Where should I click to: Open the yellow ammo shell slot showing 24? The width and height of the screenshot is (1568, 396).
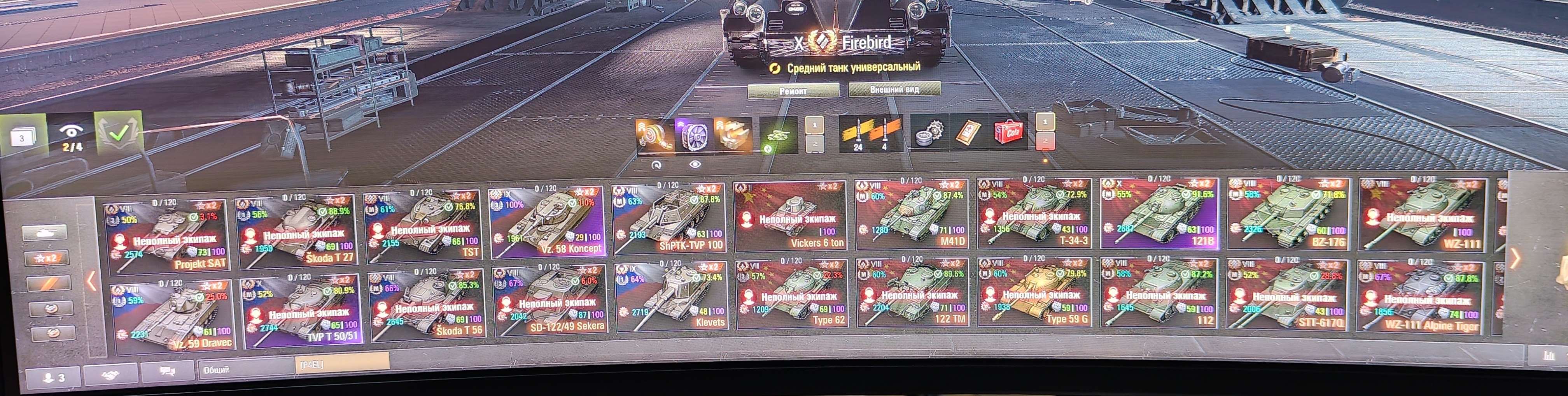(x=858, y=137)
